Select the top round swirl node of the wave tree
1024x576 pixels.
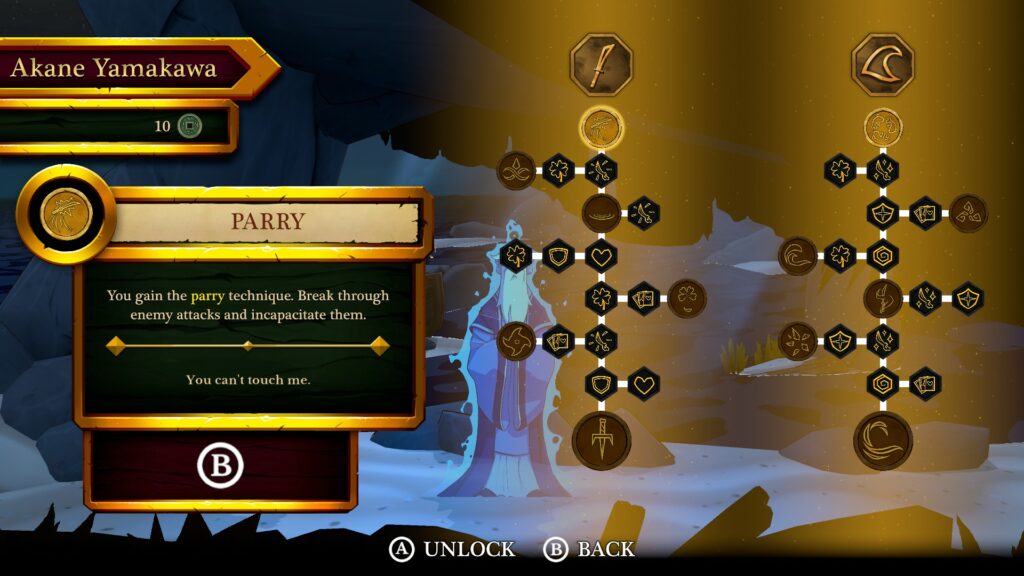(x=883, y=127)
